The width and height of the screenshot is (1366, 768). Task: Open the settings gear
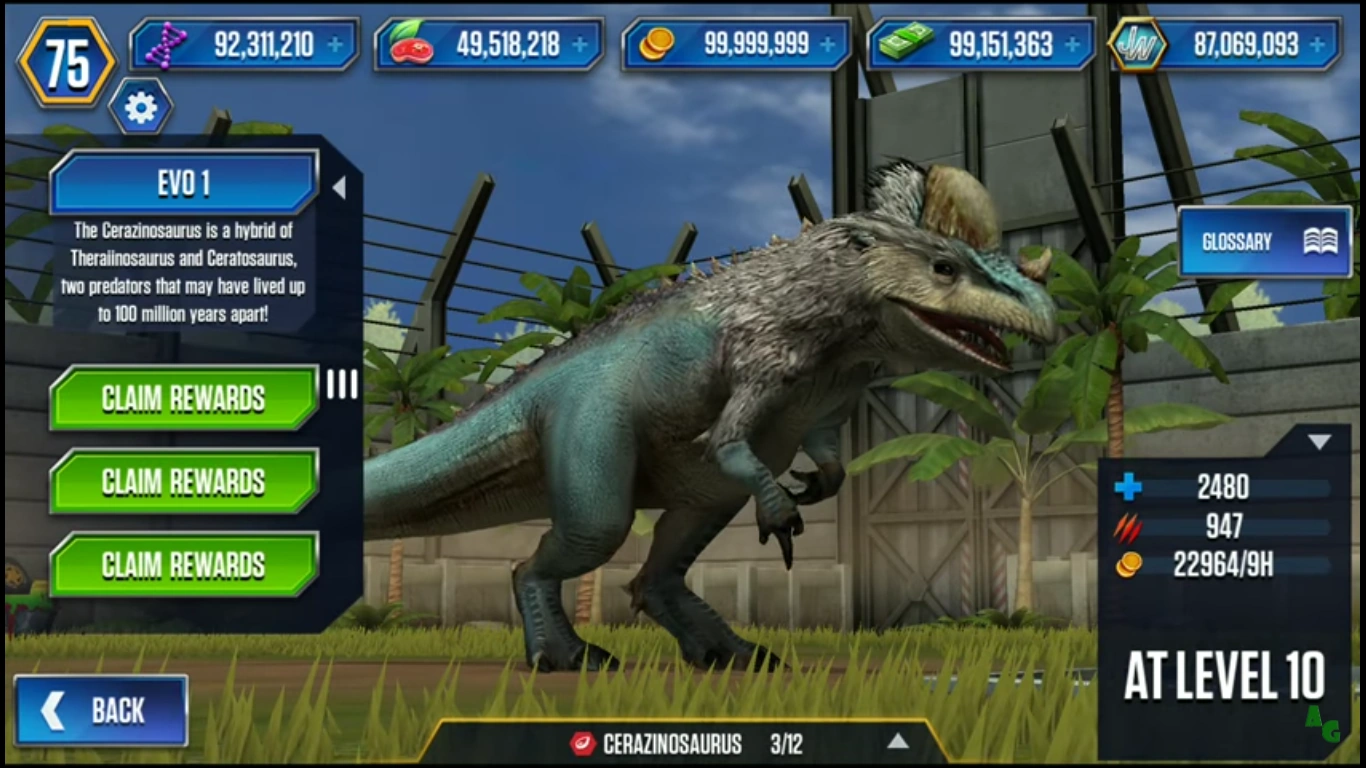(140, 107)
